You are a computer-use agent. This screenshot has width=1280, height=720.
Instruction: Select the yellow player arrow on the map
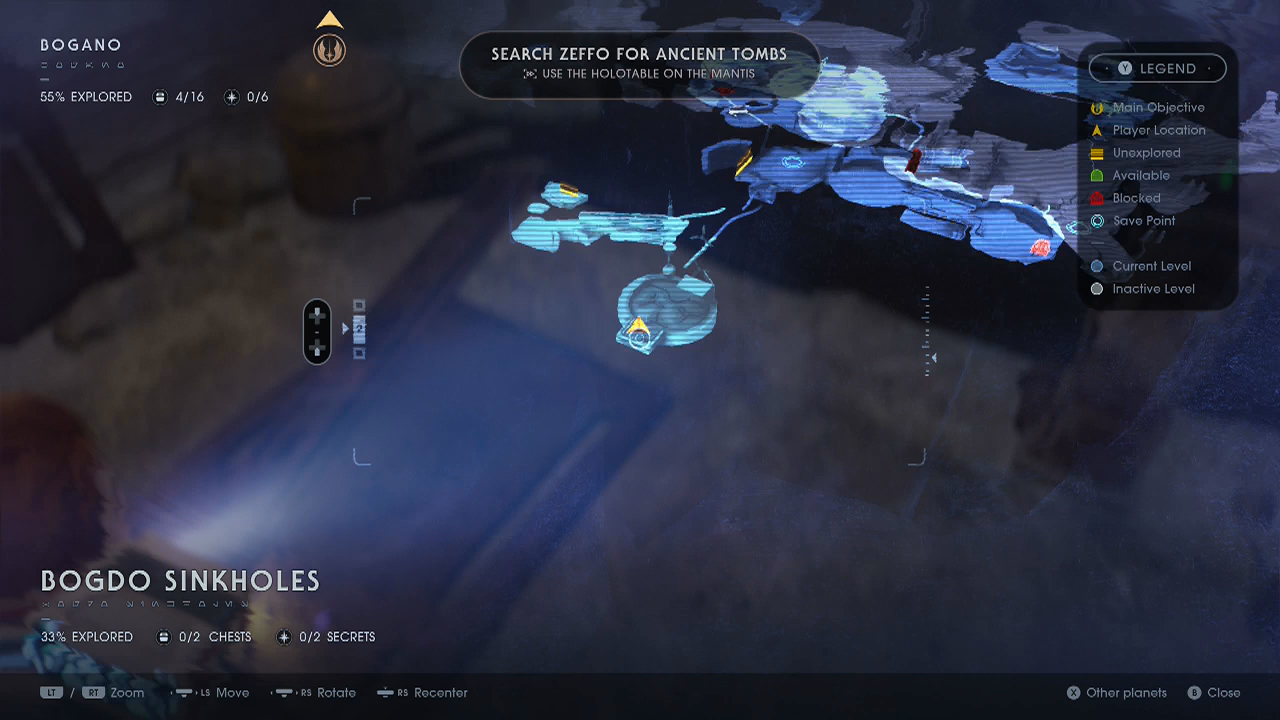[637, 326]
